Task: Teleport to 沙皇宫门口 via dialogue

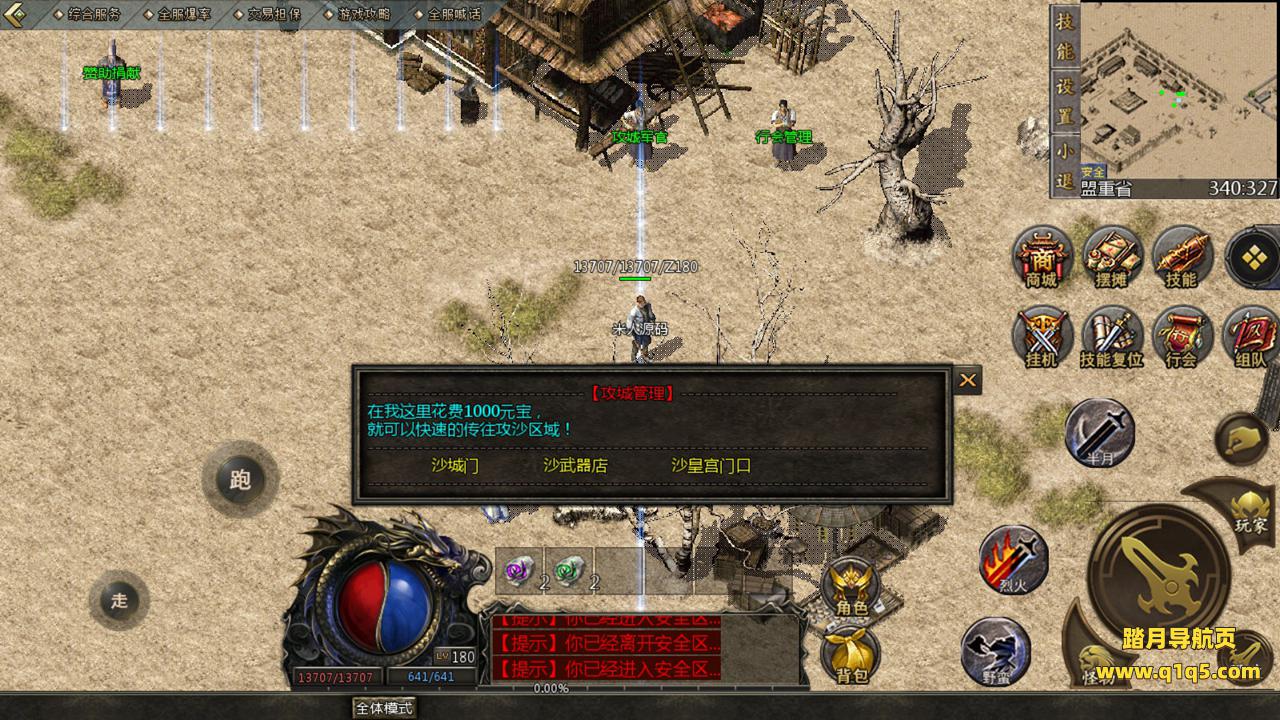Action: [711, 465]
